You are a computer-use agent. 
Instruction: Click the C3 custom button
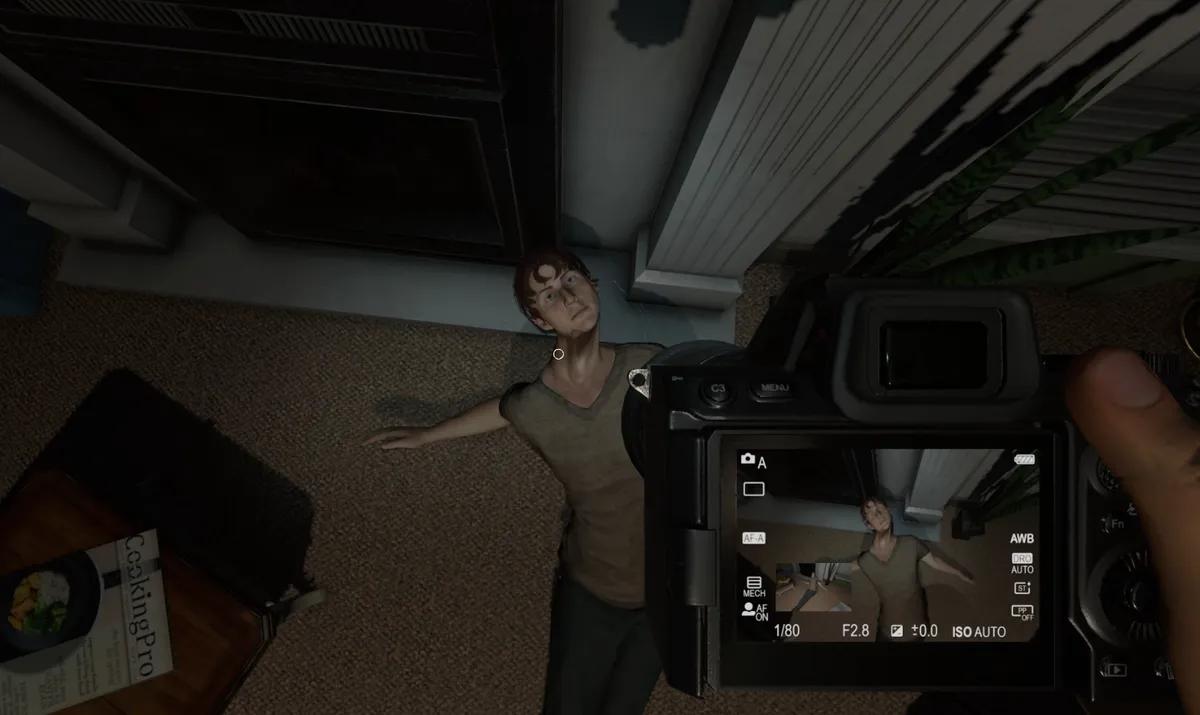(717, 389)
